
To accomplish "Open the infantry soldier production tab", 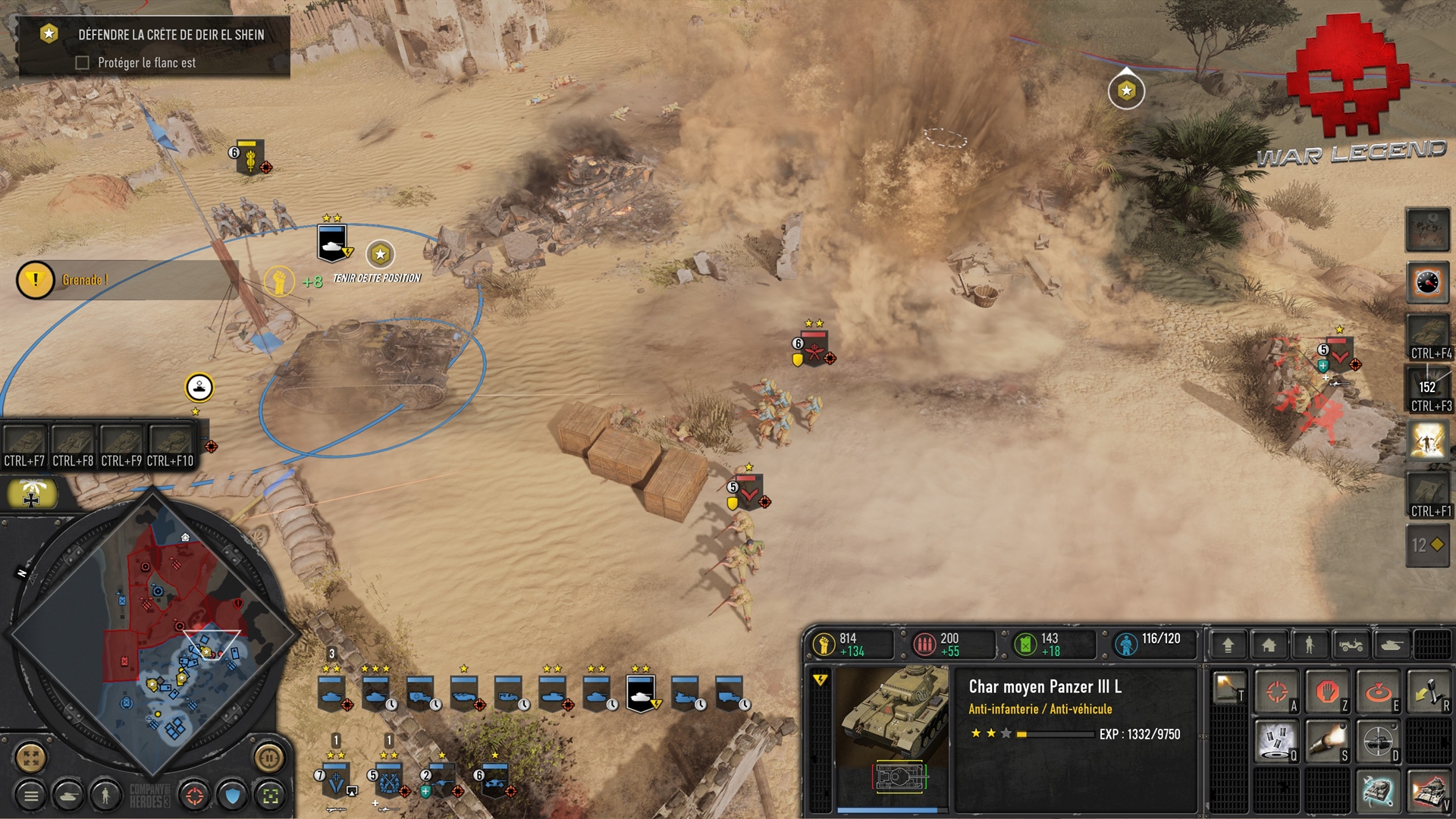I will tap(1309, 645).
